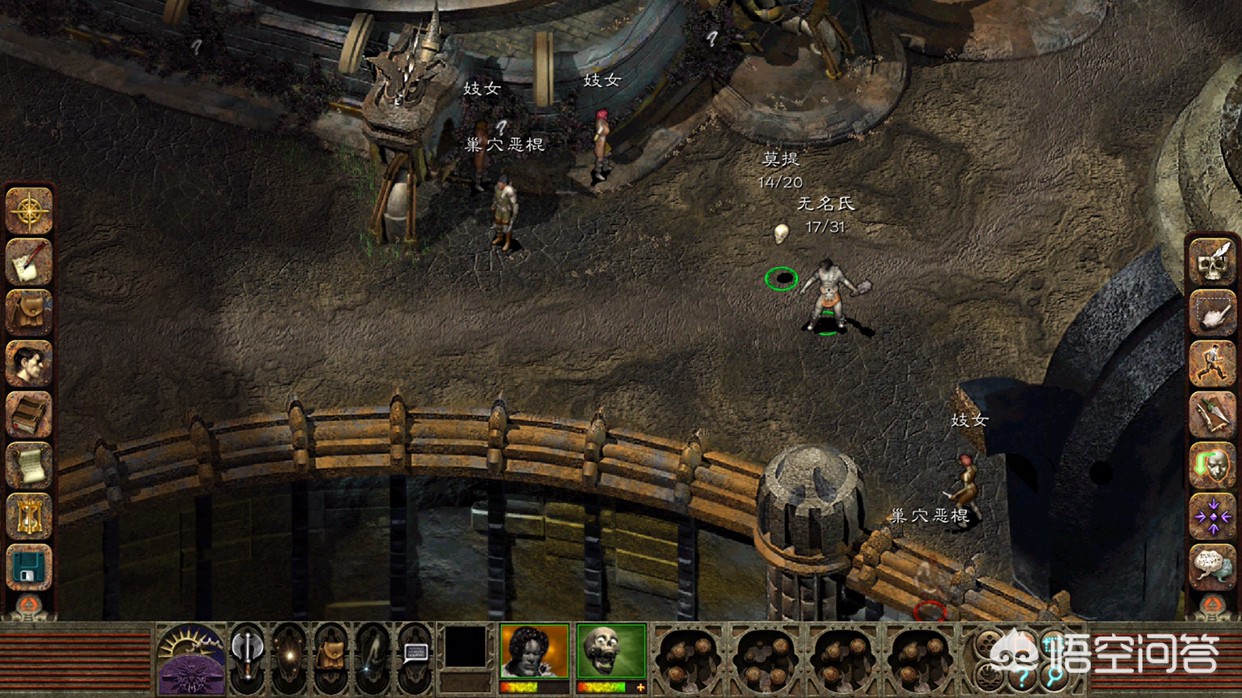Open the priest scroll icon

point(29,465)
